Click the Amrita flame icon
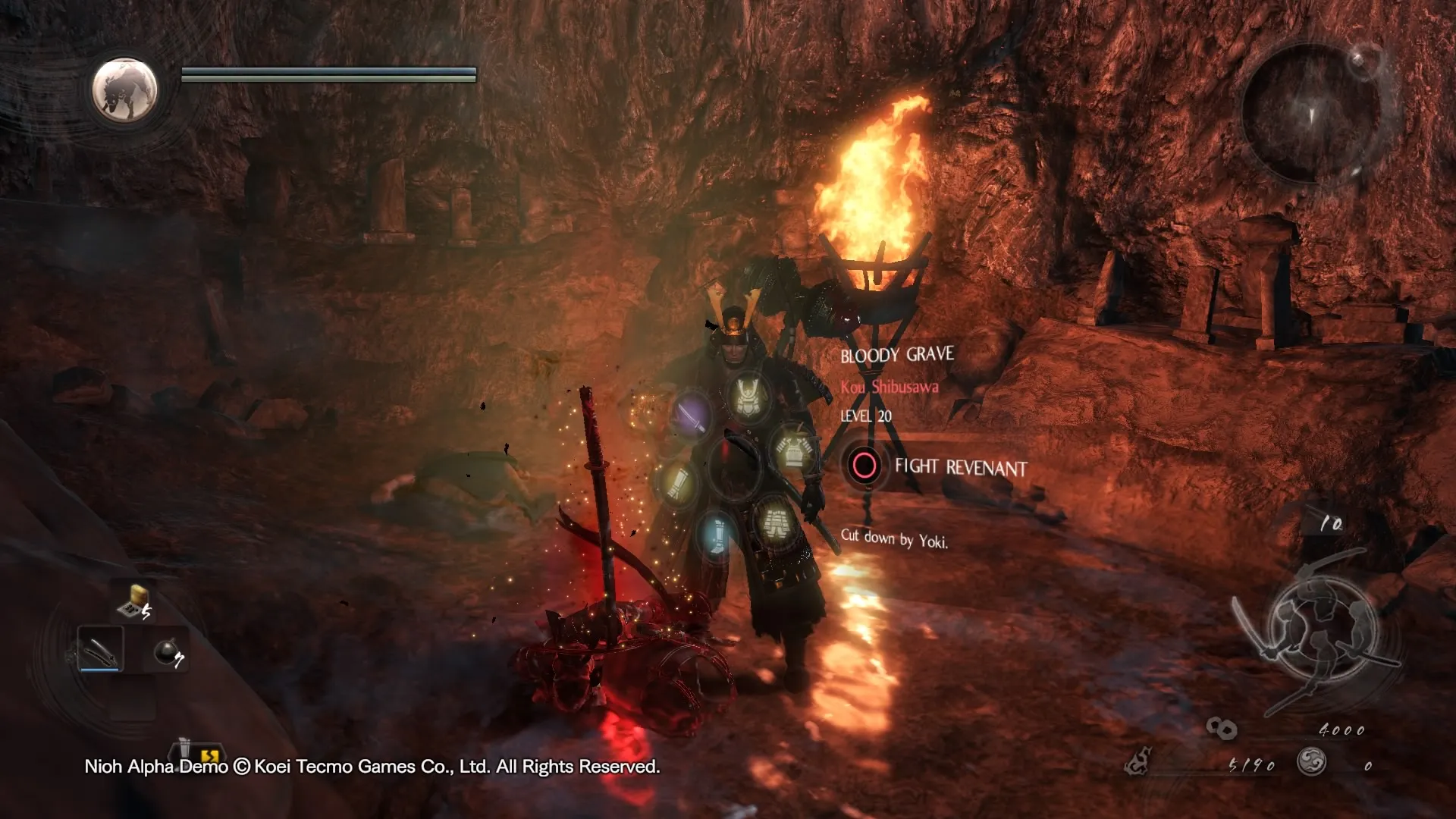The width and height of the screenshot is (1456, 819). [x=1137, y=762]
